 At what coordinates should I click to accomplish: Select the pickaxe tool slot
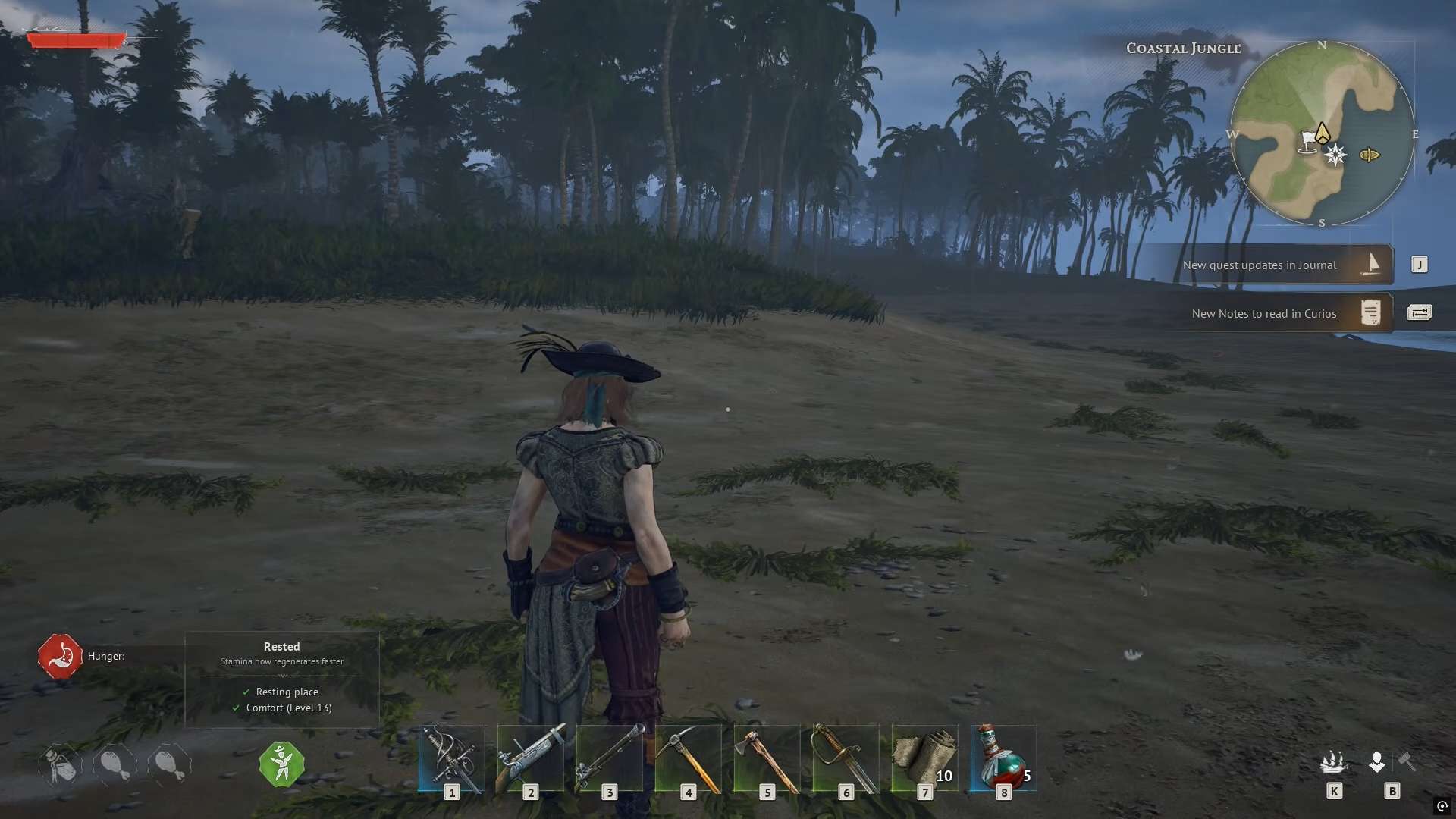[x=689, y=758]
